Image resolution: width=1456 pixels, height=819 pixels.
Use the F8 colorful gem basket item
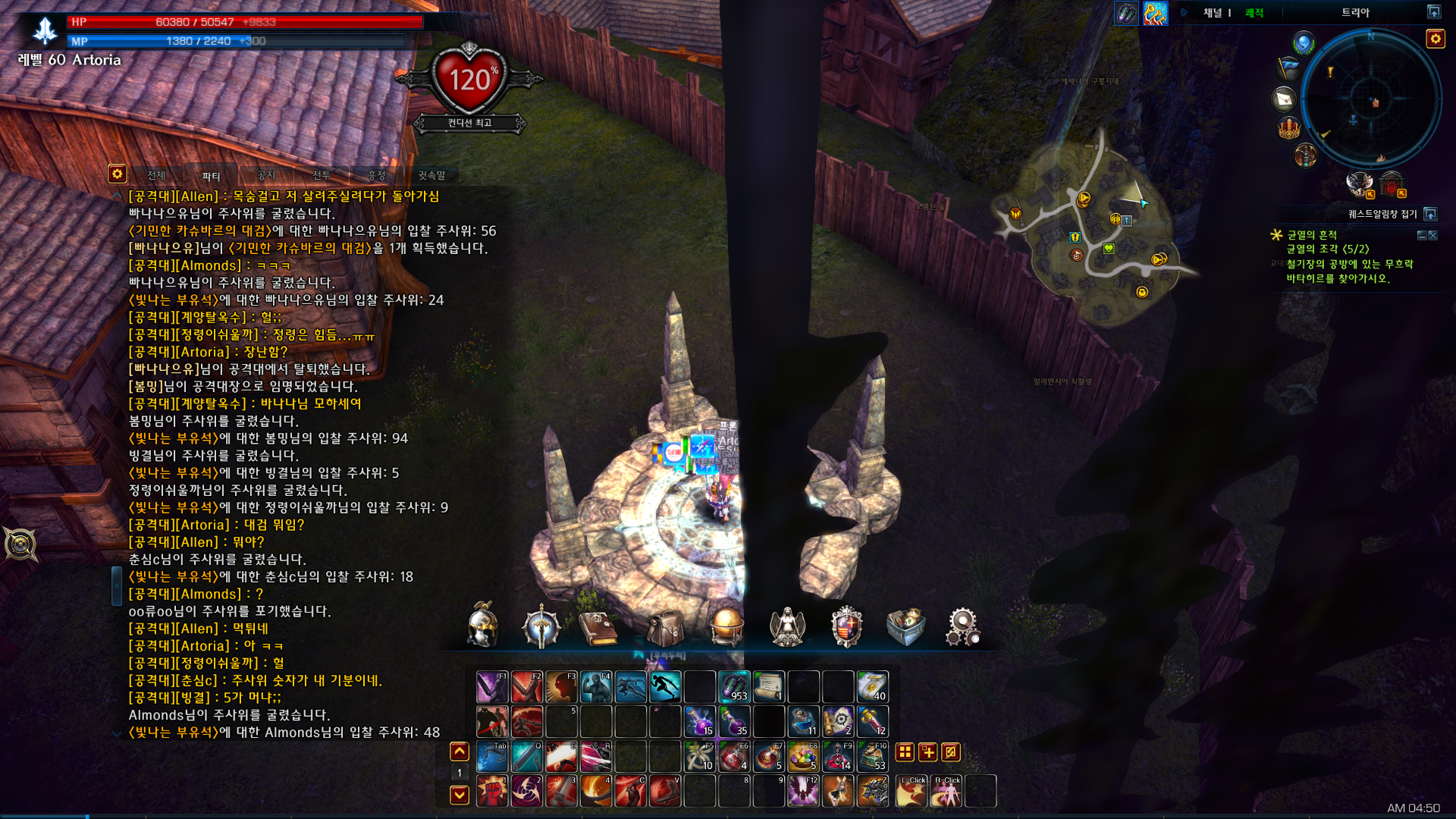click(x=803, y=756)
